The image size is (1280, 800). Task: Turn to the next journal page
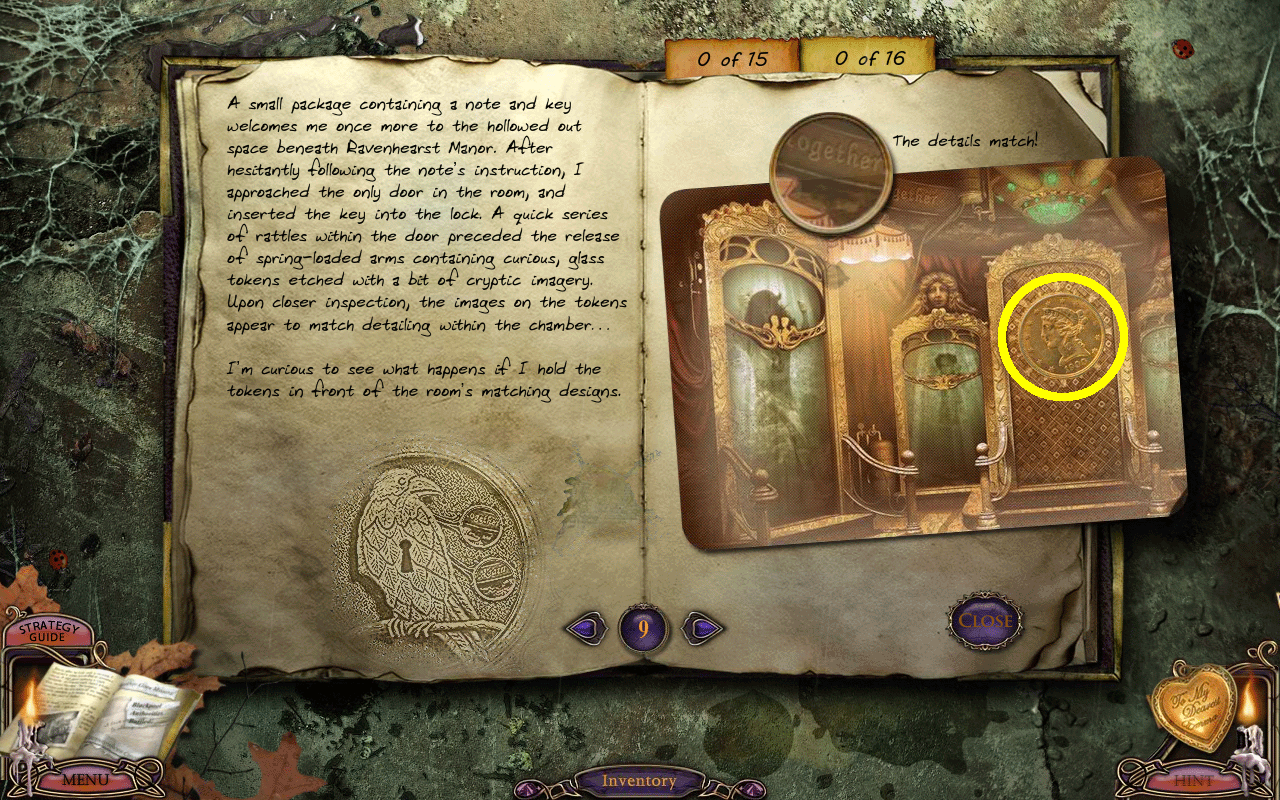(704, 628)
